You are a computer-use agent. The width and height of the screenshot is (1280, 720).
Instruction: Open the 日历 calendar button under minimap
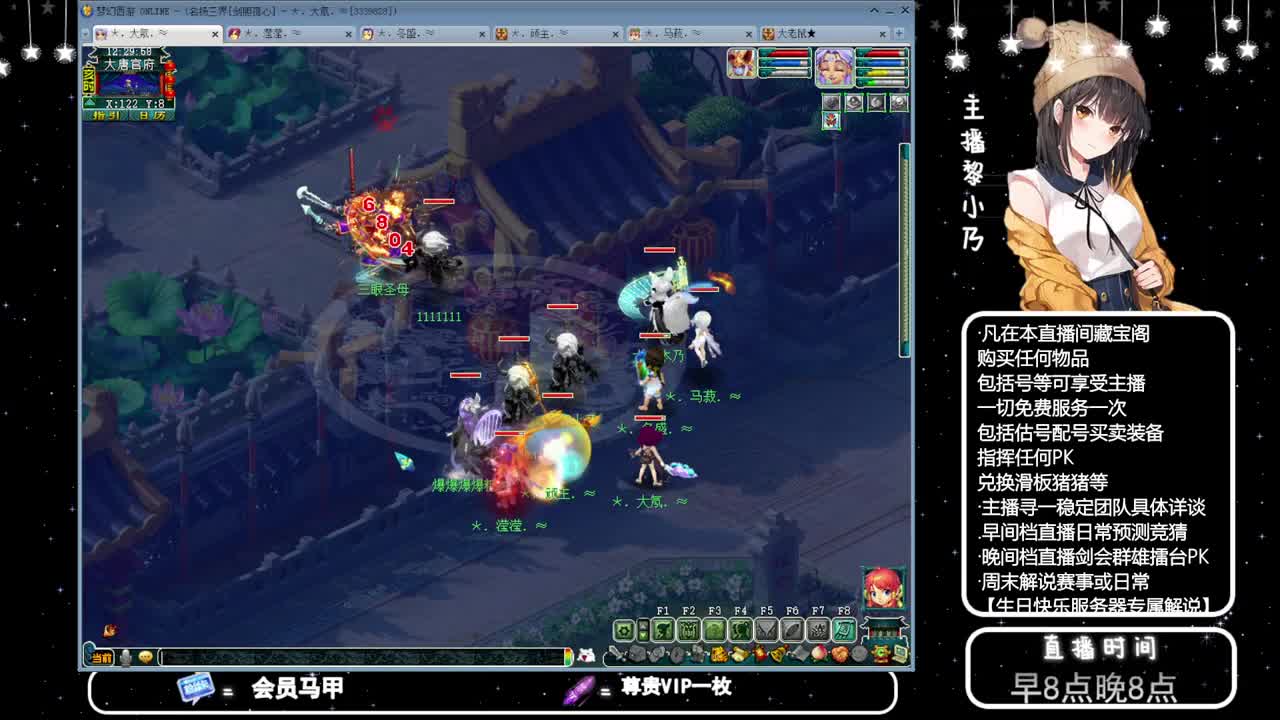pyautogui.click(x=153, y=115)
